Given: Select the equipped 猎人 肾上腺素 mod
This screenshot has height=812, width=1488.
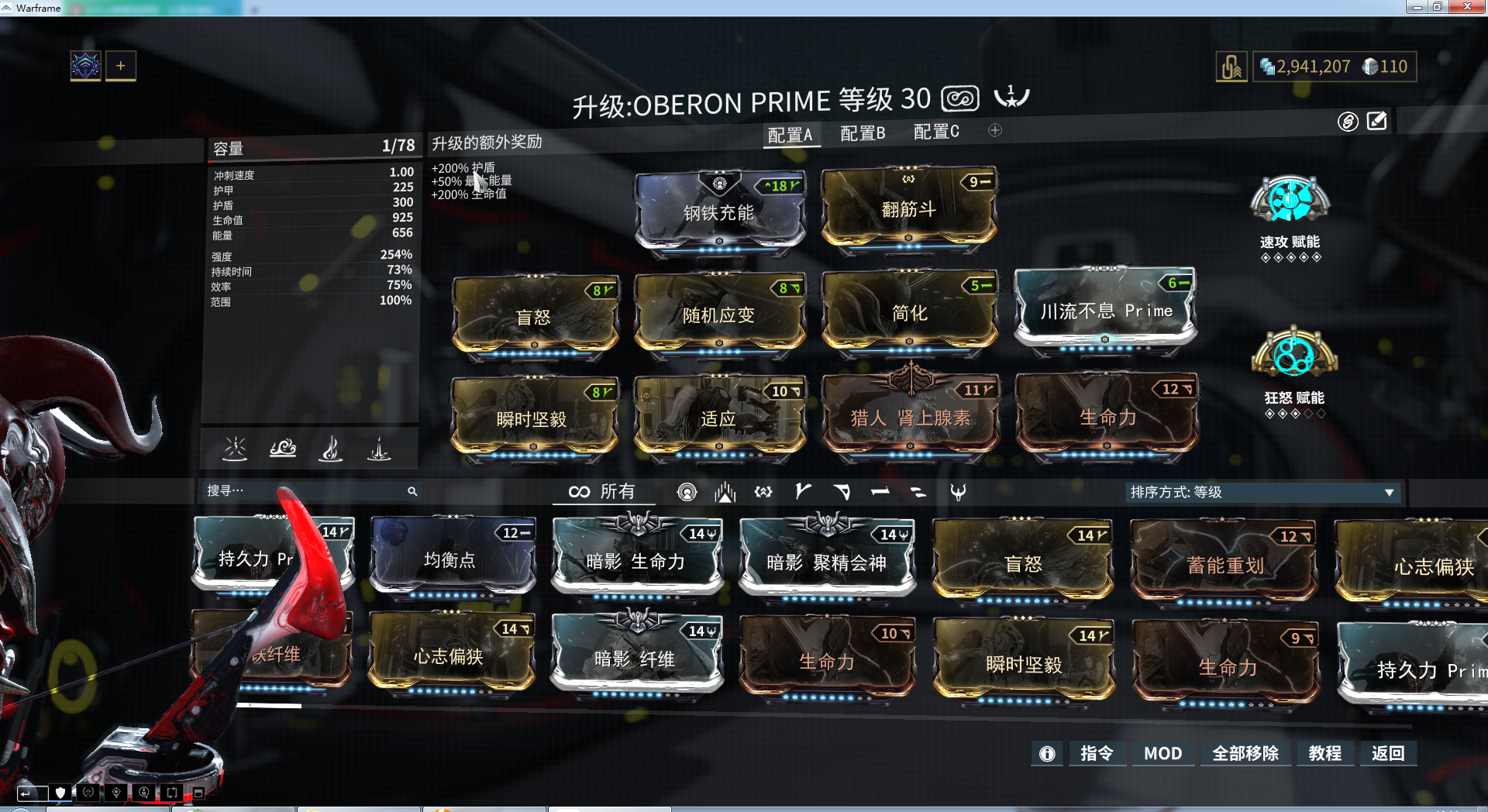Looking at the screenshot, I should tap(910, 417).
